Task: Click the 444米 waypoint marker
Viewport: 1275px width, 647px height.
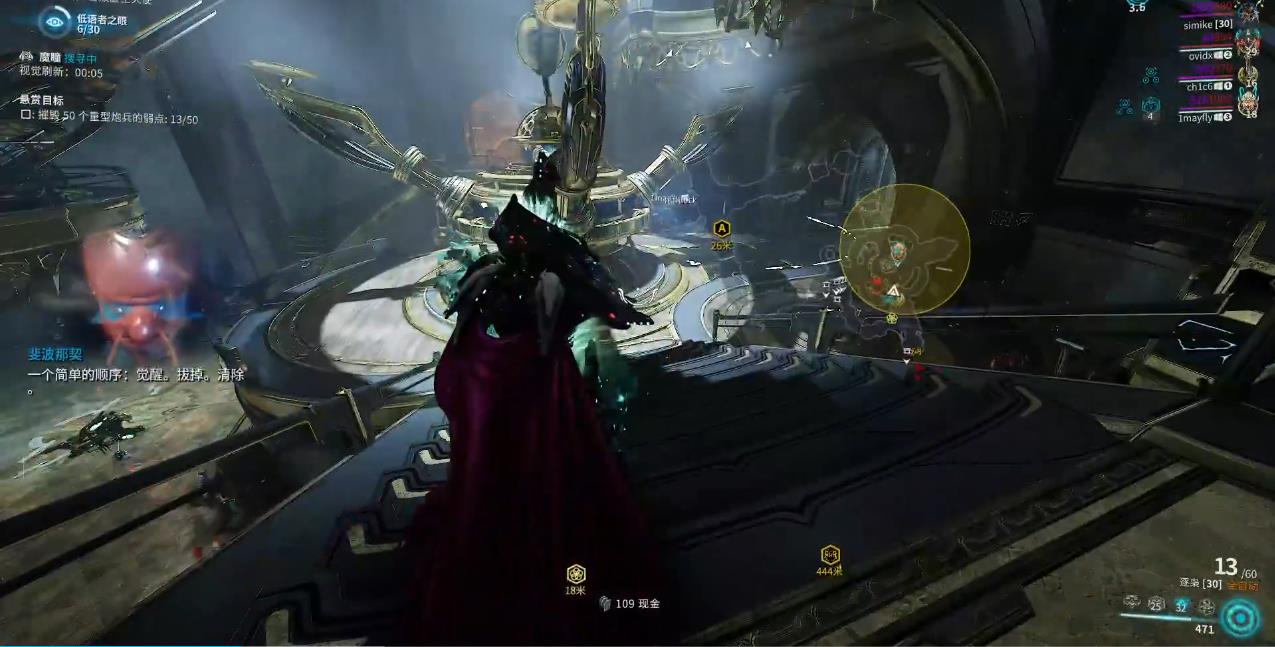Action: point(830,555)
